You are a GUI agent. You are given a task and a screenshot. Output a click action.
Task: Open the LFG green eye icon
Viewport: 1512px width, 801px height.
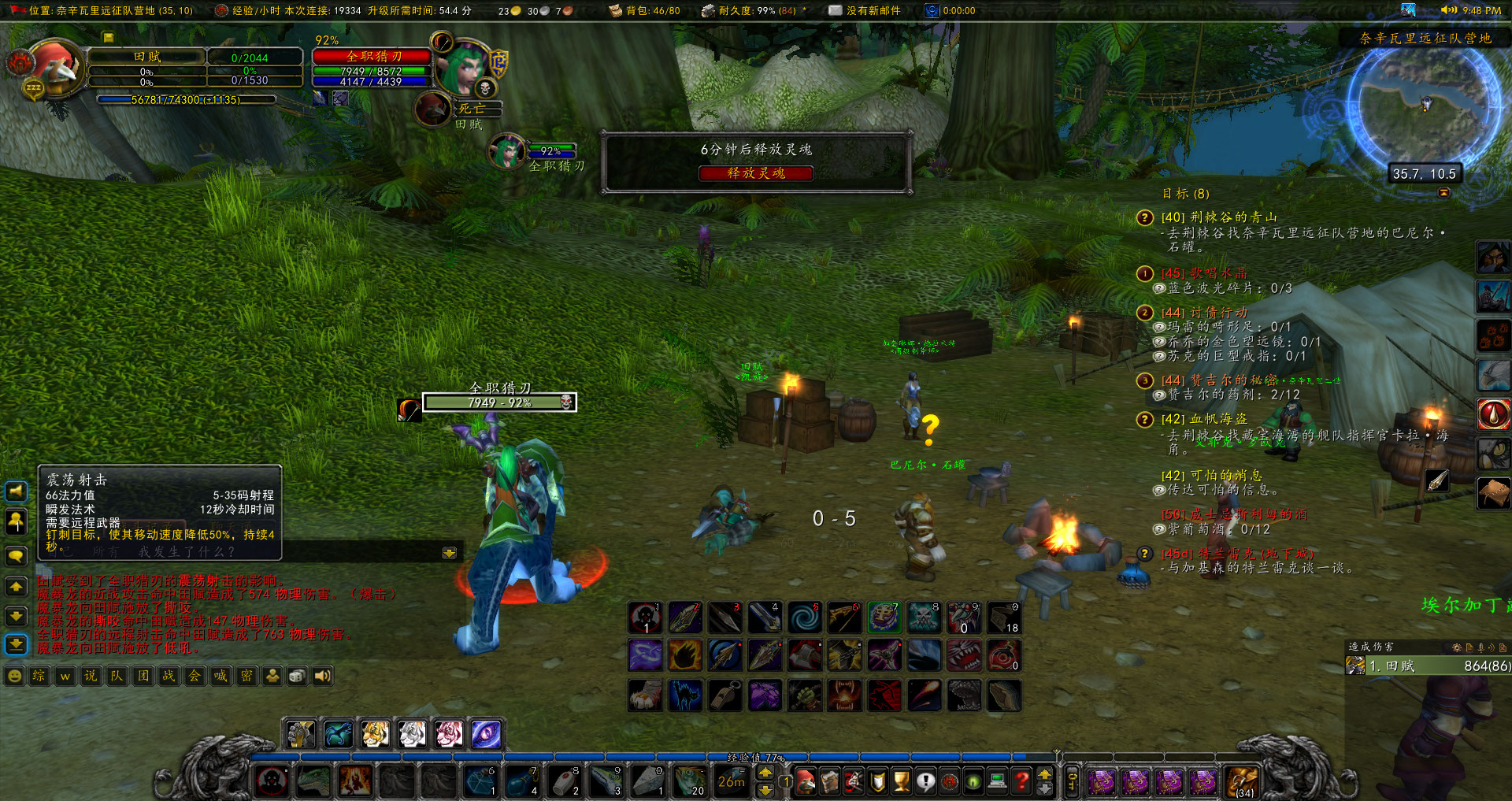973,780
